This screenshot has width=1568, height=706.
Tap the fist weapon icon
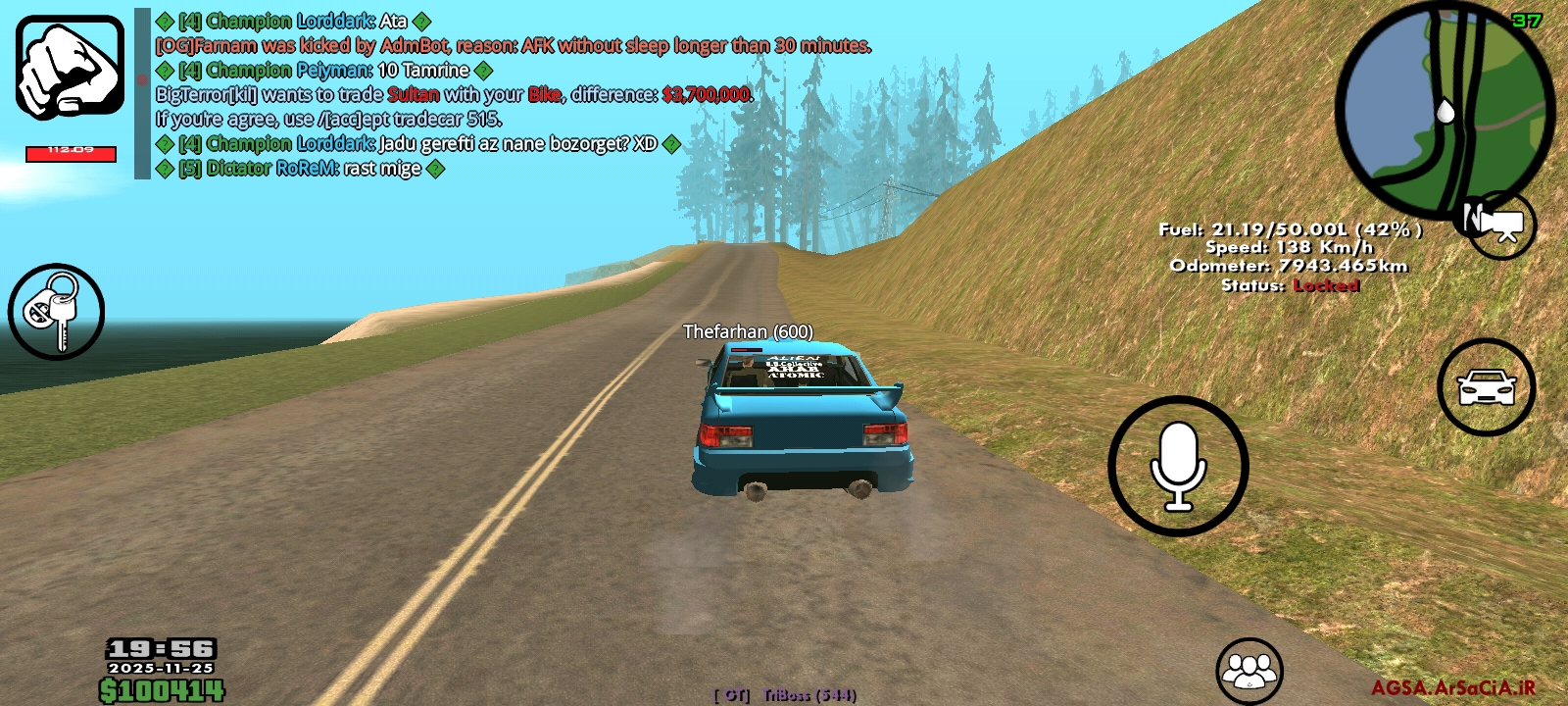pyautogui.click(x=70, y=69)
